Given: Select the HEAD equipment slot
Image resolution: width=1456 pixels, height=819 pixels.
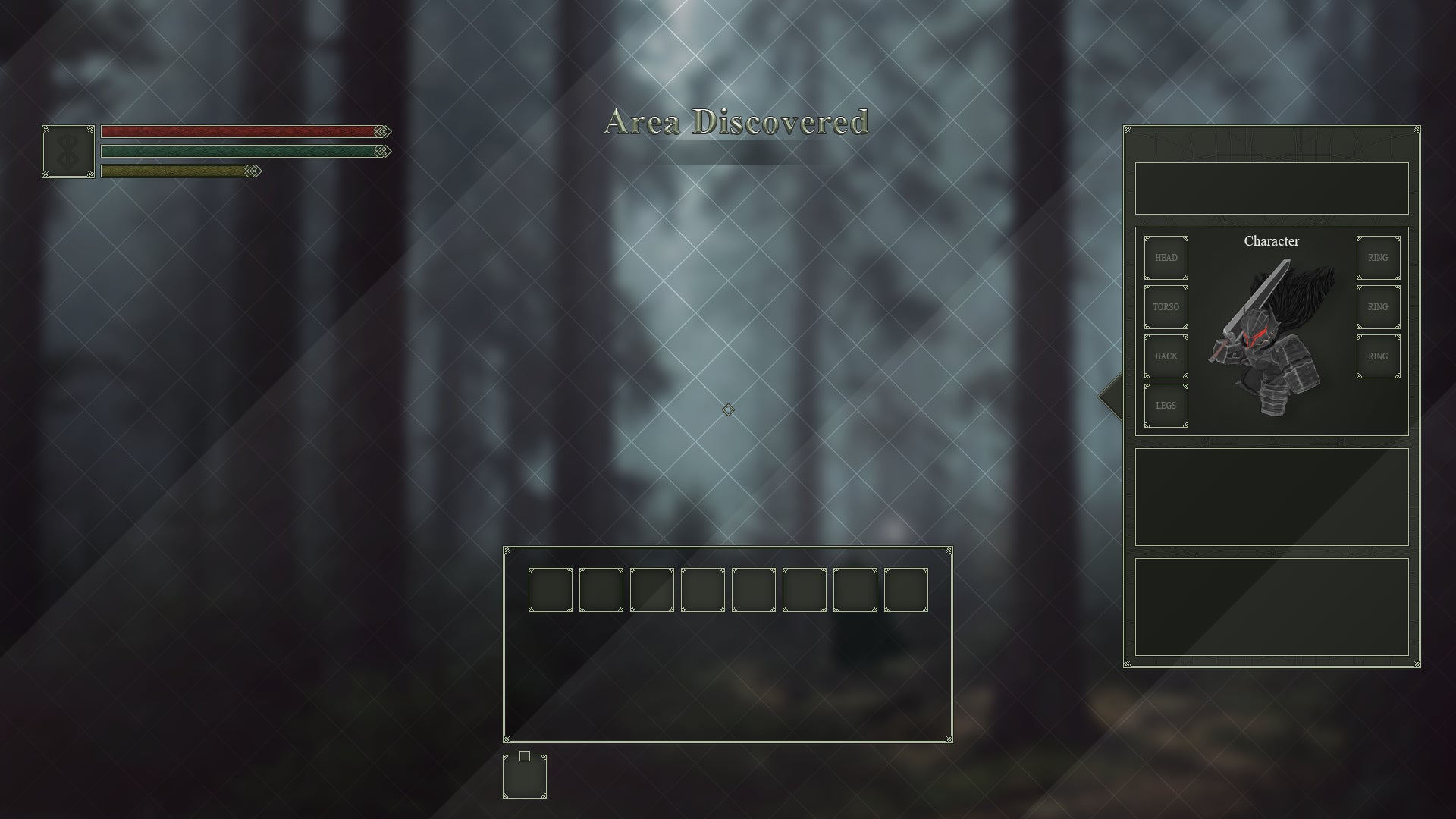Looking at the screenshot, I should [x=1166, y=258].
